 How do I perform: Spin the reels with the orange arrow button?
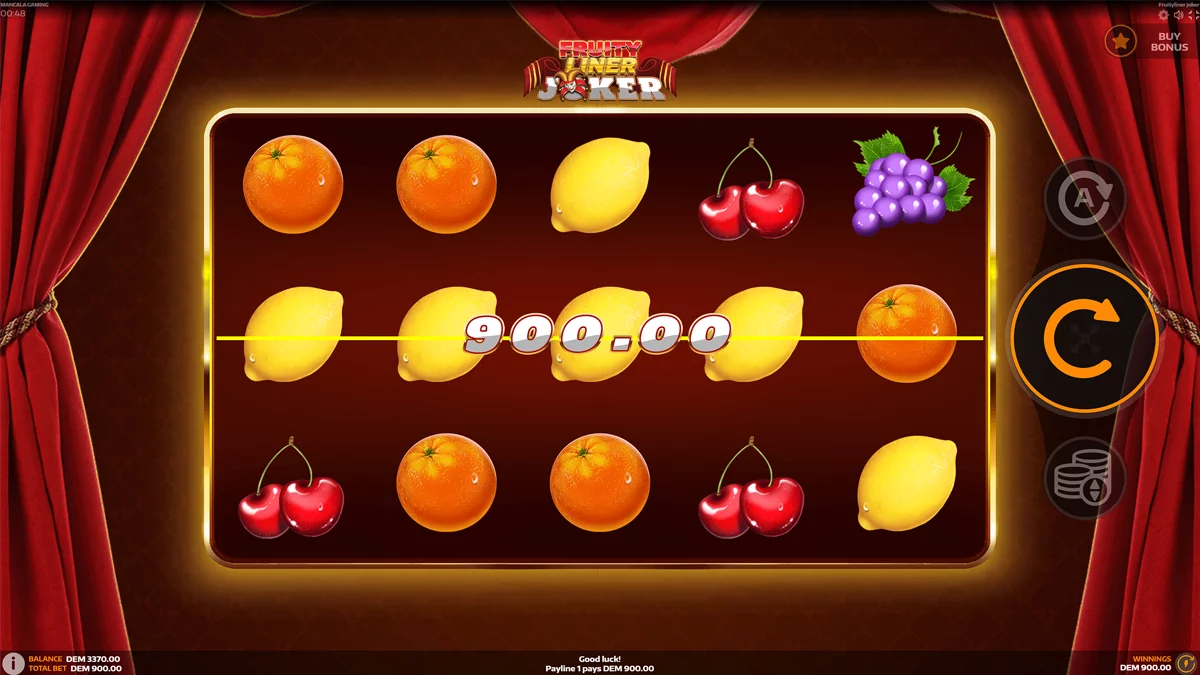tap(1084, 339)
